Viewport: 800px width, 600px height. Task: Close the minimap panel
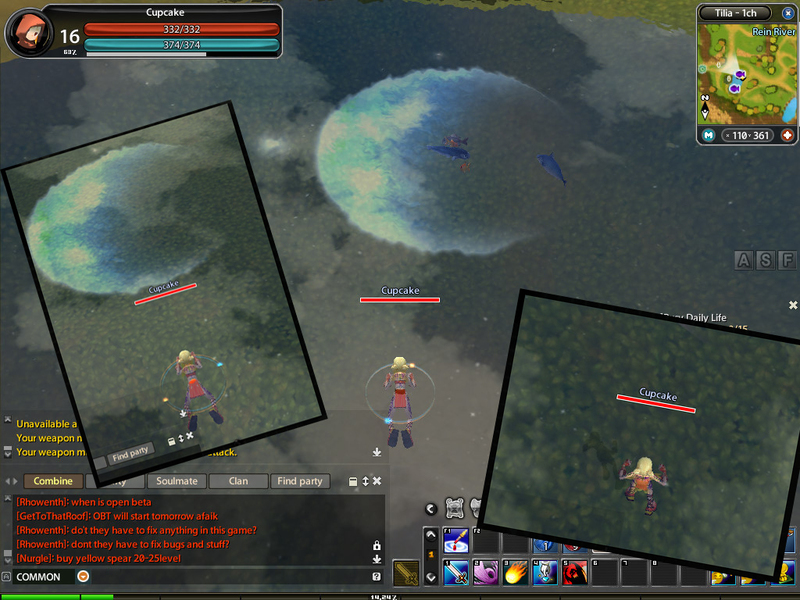click(x=786, y=13)
